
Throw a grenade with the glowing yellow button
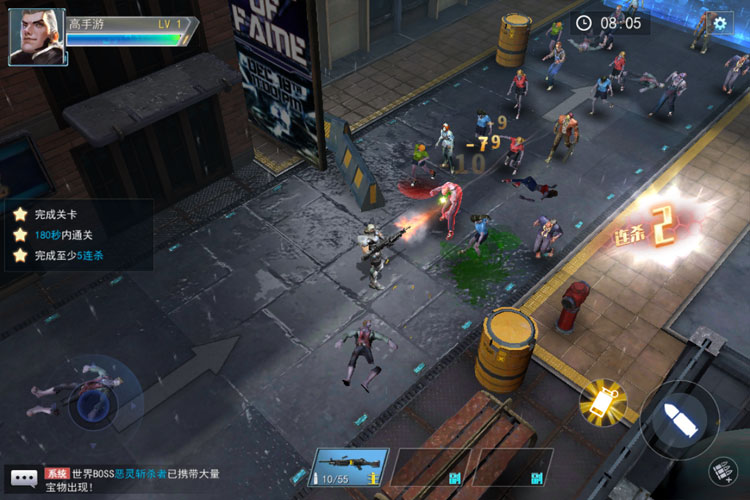click(x=603, y=401)
